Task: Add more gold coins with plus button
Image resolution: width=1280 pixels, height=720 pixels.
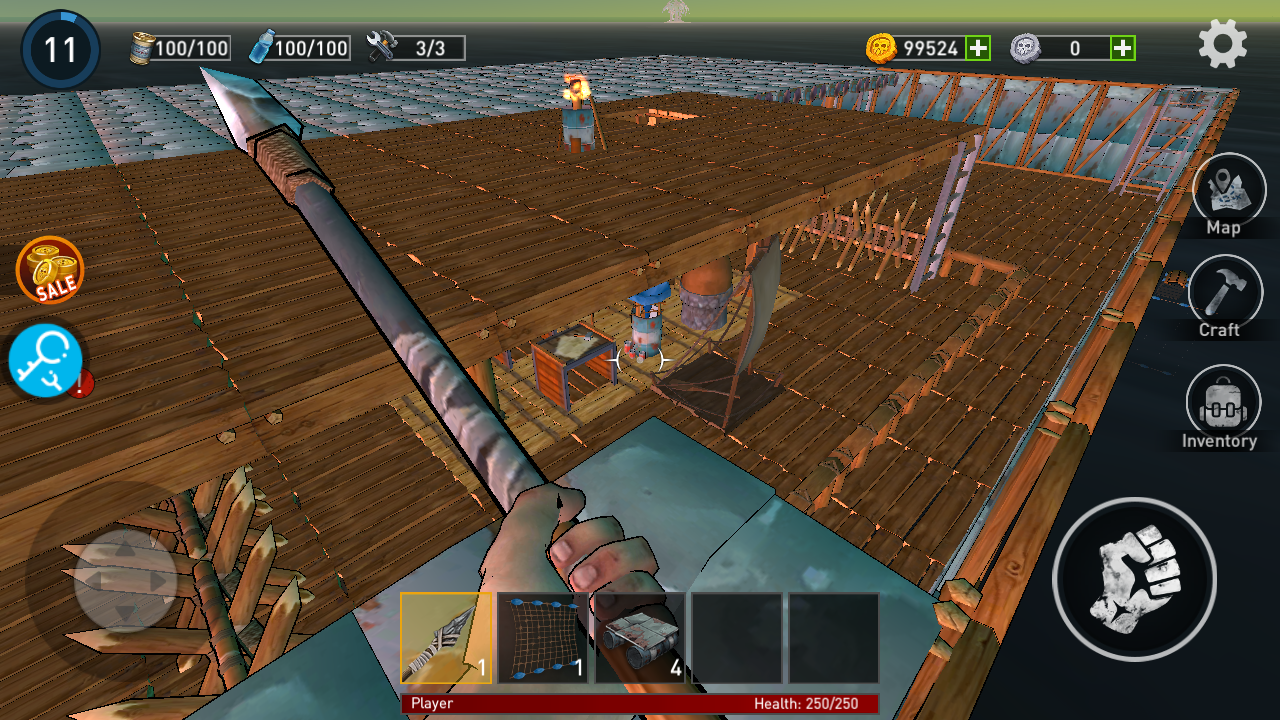Action: 978,47
